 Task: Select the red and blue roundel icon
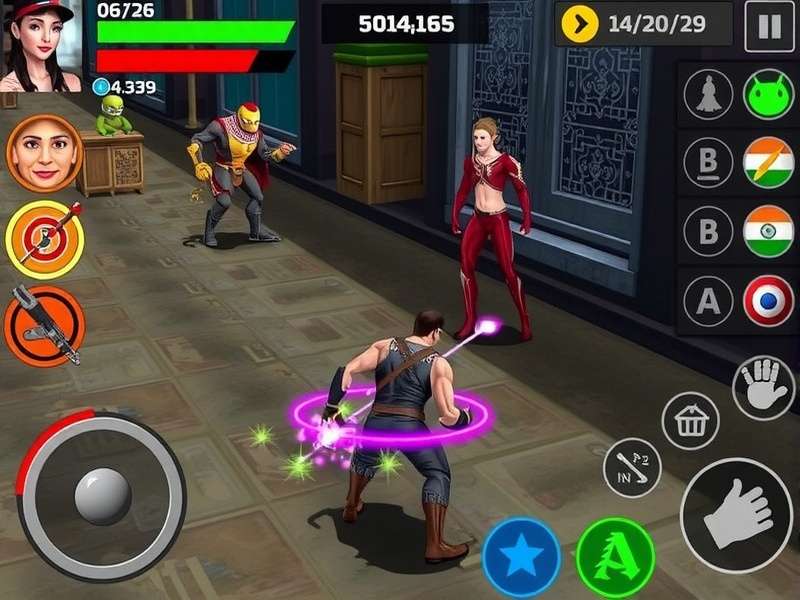coord(768,301)
